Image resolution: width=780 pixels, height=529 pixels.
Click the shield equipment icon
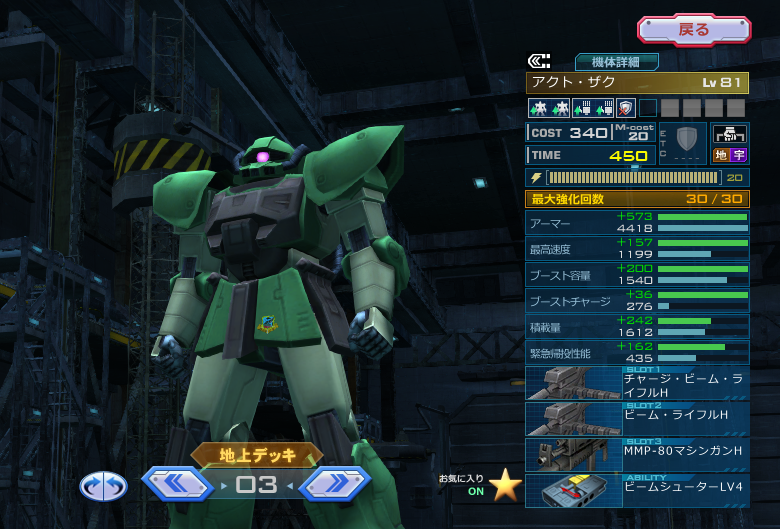[x=686, y=139]
